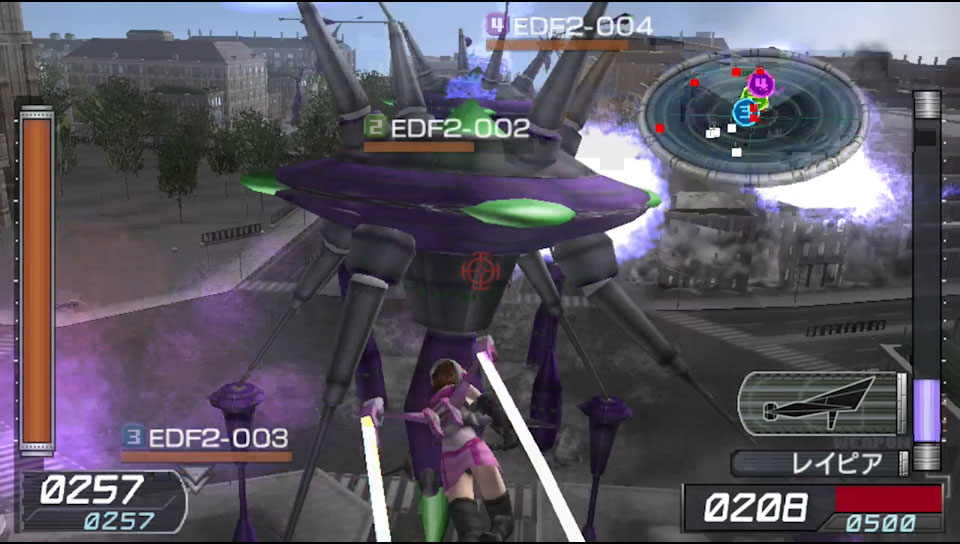Click the circular radar minimap

click(x=752, y=115)
